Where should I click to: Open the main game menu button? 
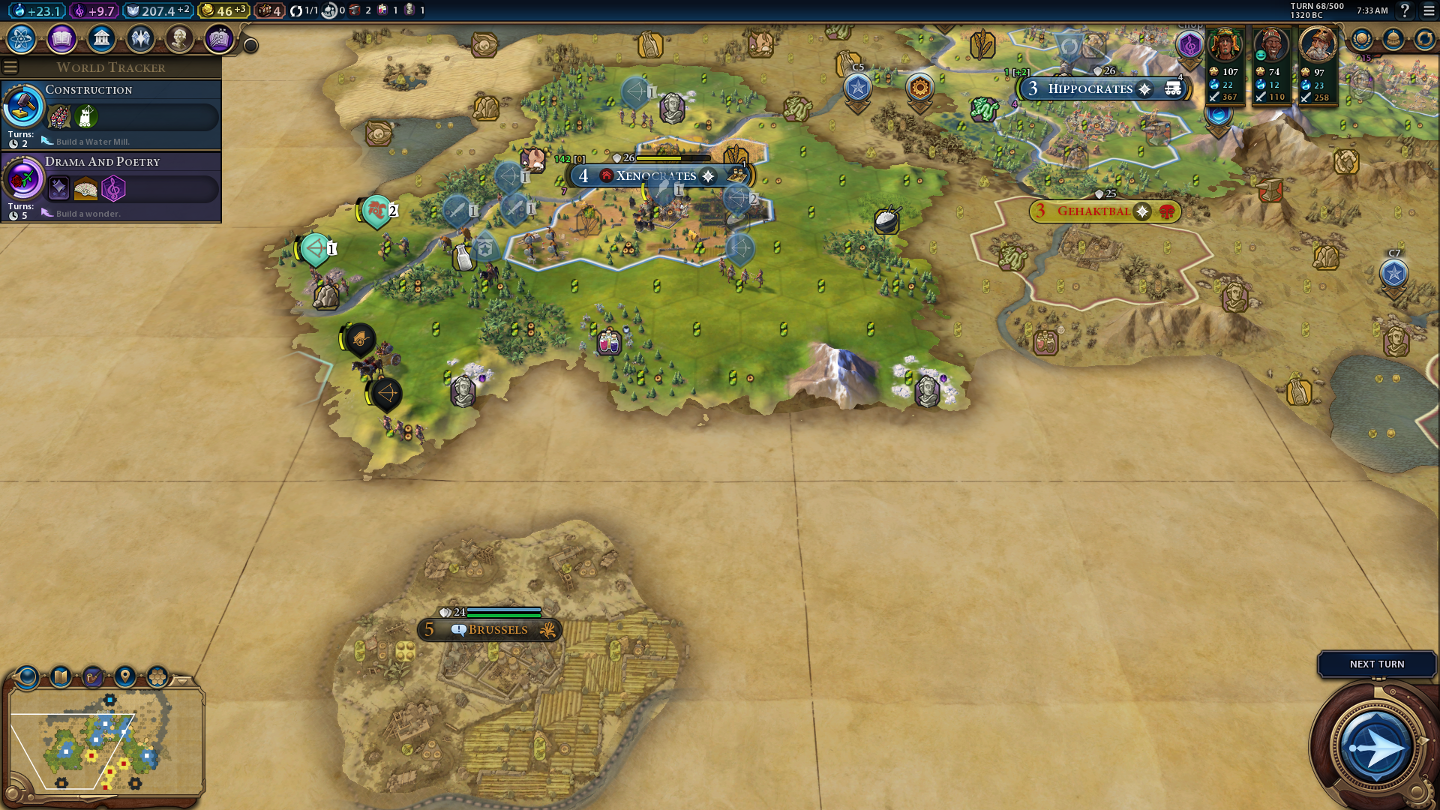(1428, 11)
